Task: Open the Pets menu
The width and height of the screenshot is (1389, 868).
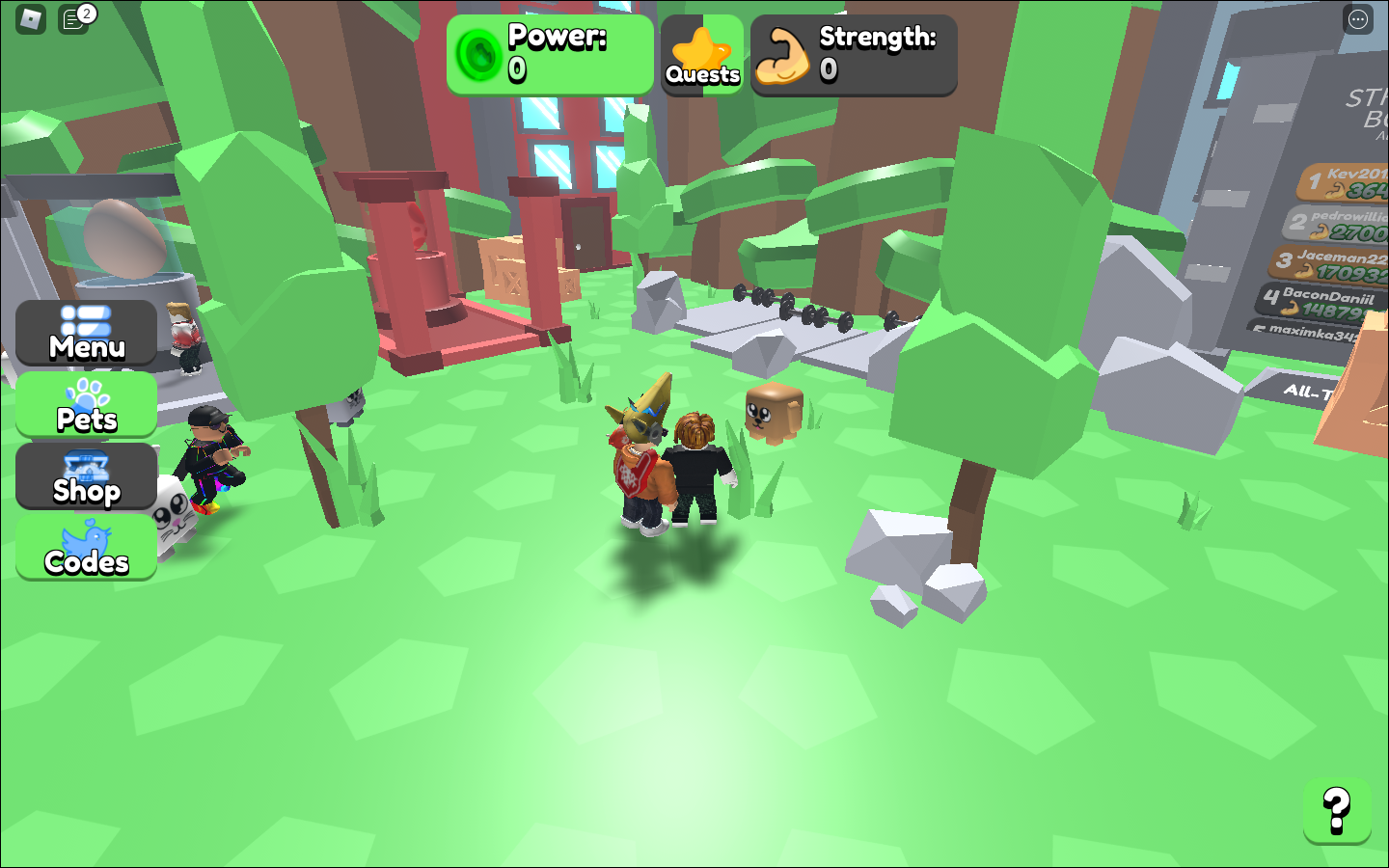Action: [x=86, y=405]
